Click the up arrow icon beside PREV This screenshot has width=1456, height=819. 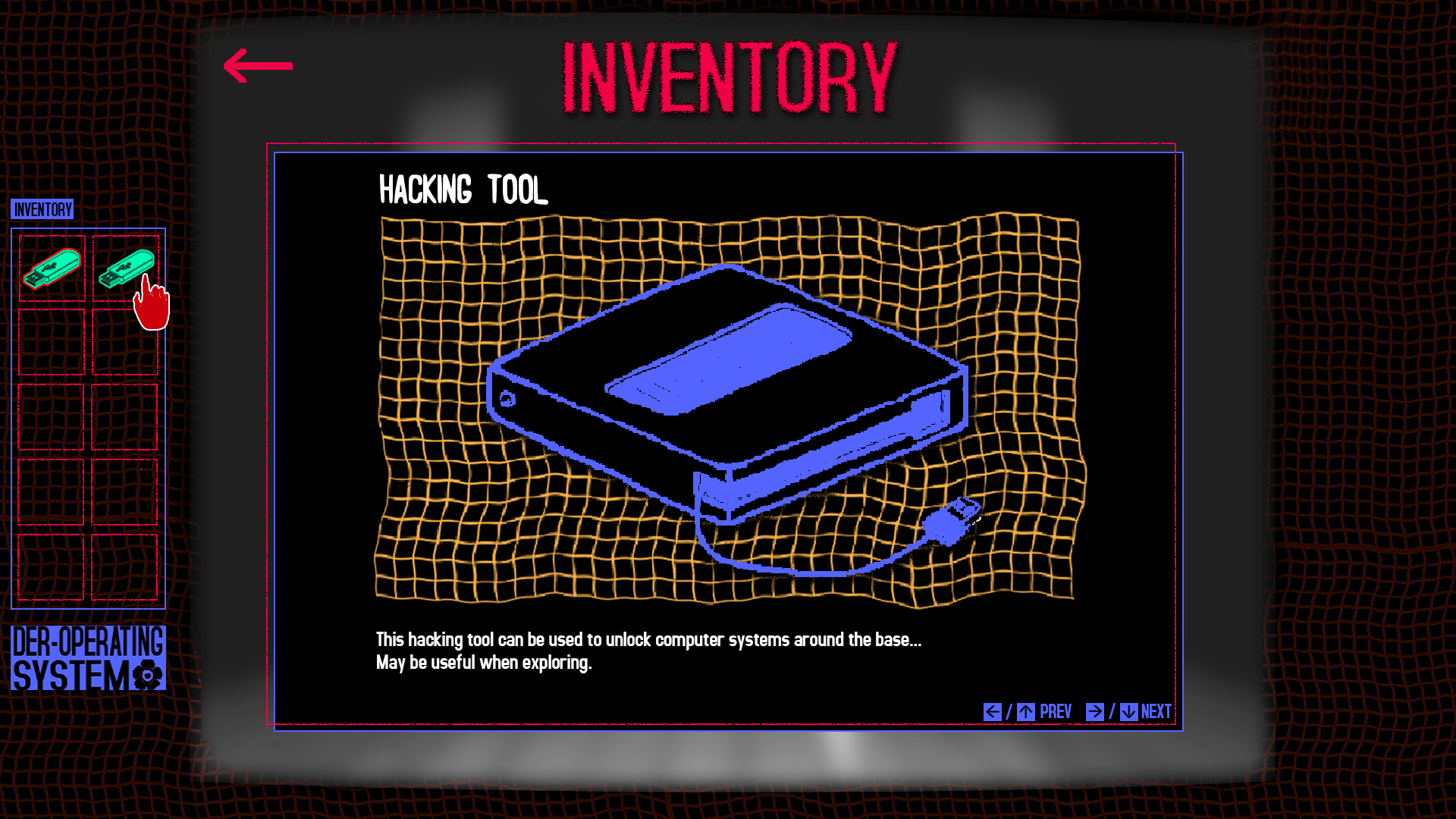pyautogui.click(x=1026, y=711)
